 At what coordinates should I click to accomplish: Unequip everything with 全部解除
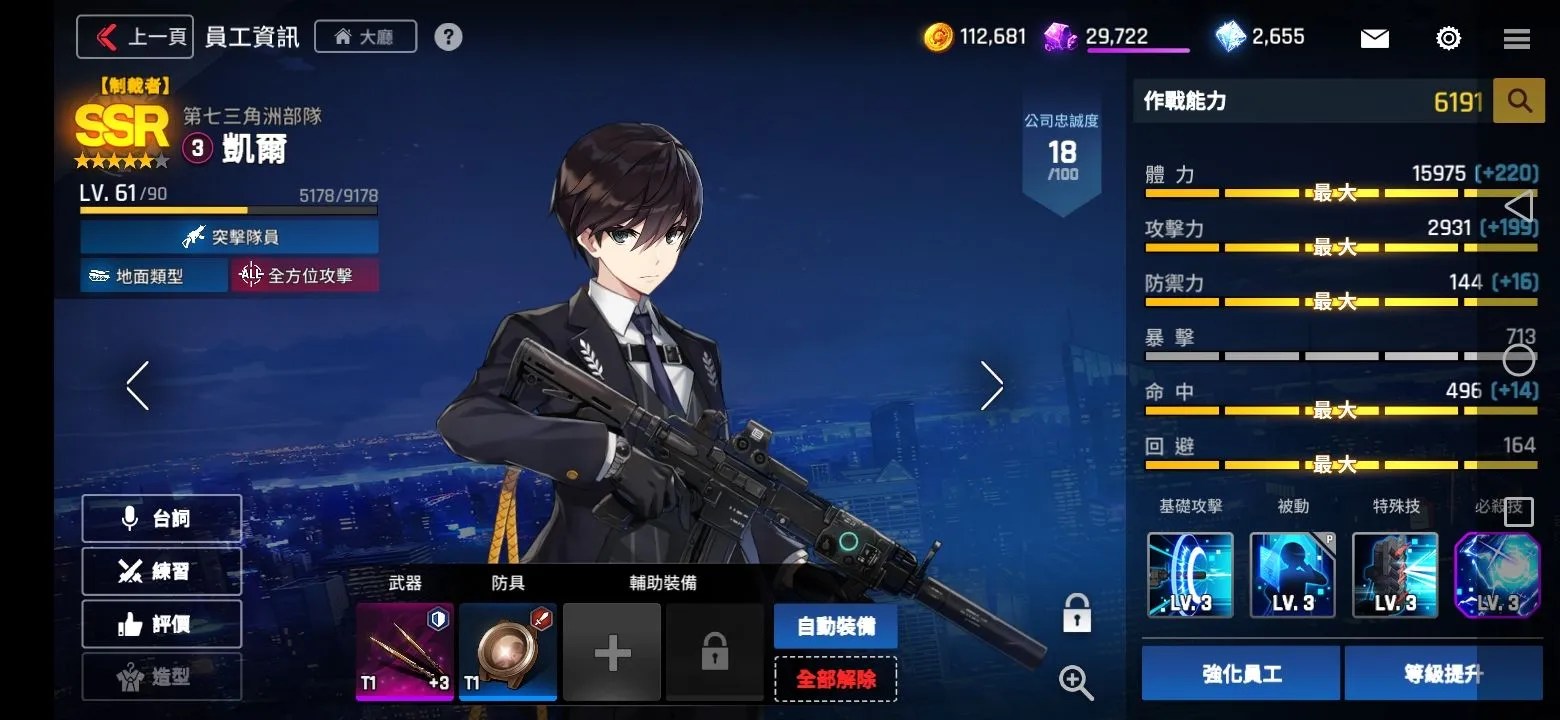click(x=835, y=679)
